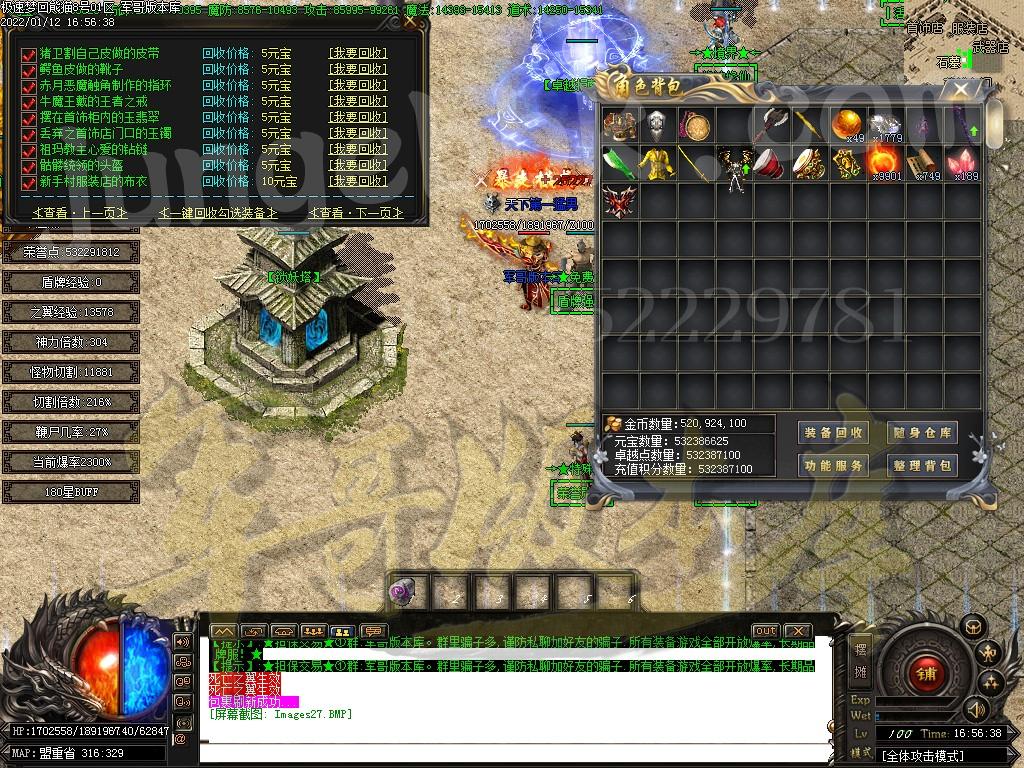Click one-key recycle checked equipment link
The width and height of the screenshot is (1024, 768).
(x=218, y=212)
